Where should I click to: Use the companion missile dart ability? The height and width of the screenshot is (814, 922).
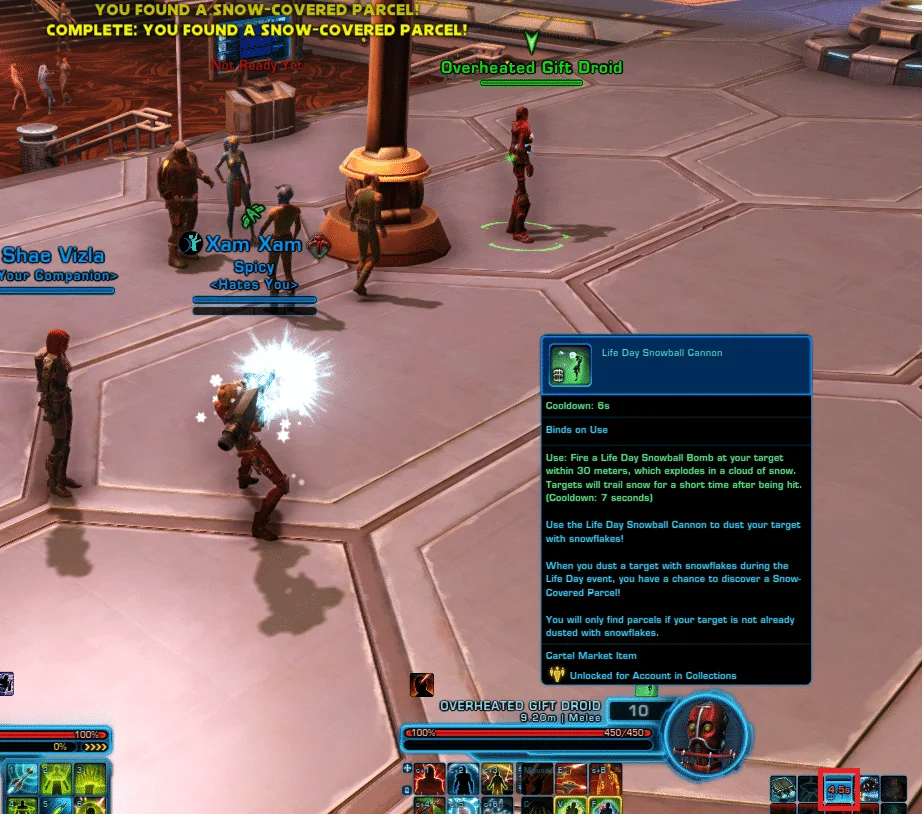pyautogui.click(x=22, y=777)
